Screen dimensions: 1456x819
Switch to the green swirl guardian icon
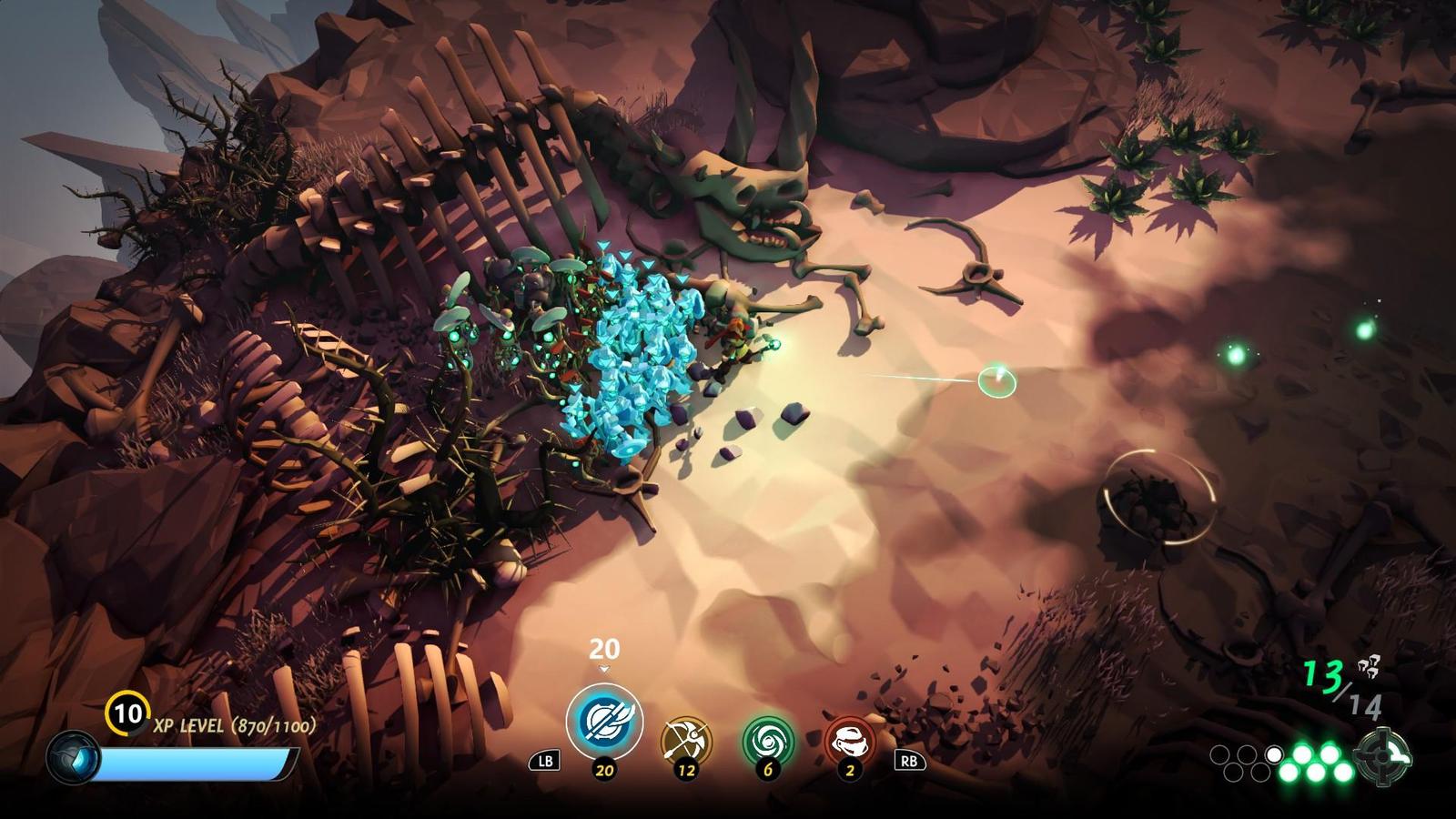(768, 740)
